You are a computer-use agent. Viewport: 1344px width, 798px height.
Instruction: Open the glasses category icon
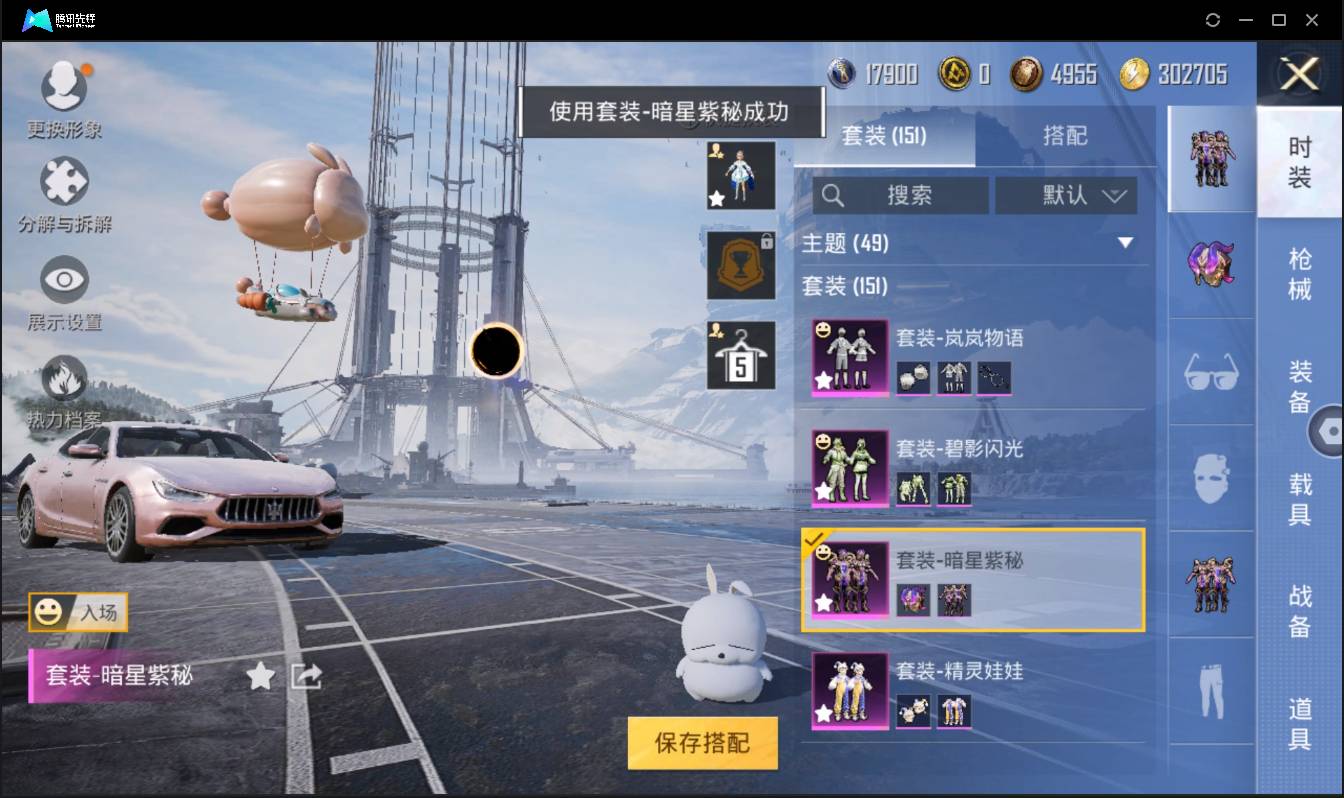click(1211, 372)
